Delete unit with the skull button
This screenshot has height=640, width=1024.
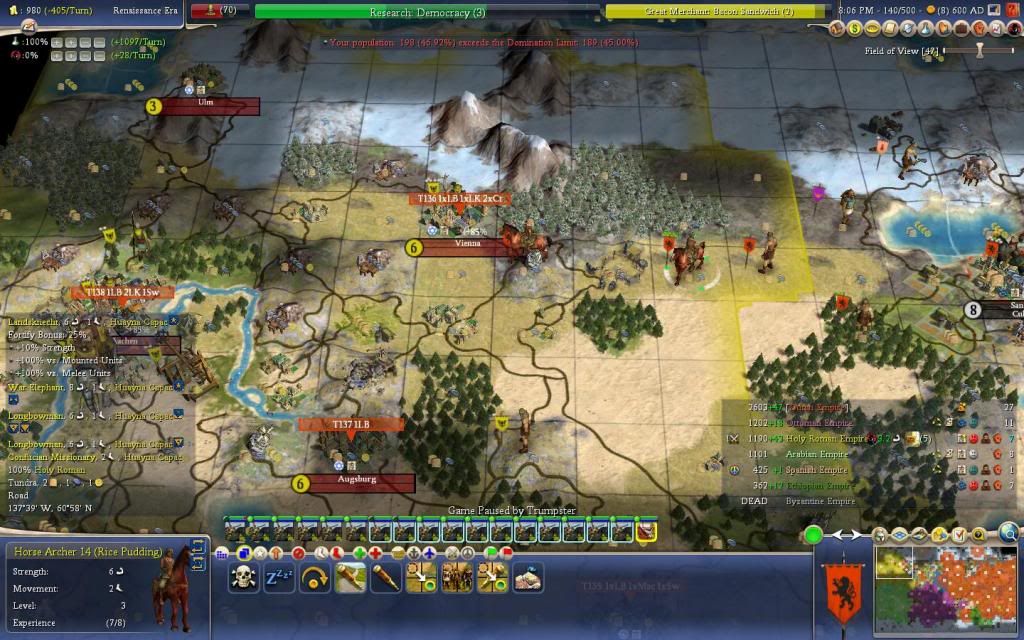(244, 577)
